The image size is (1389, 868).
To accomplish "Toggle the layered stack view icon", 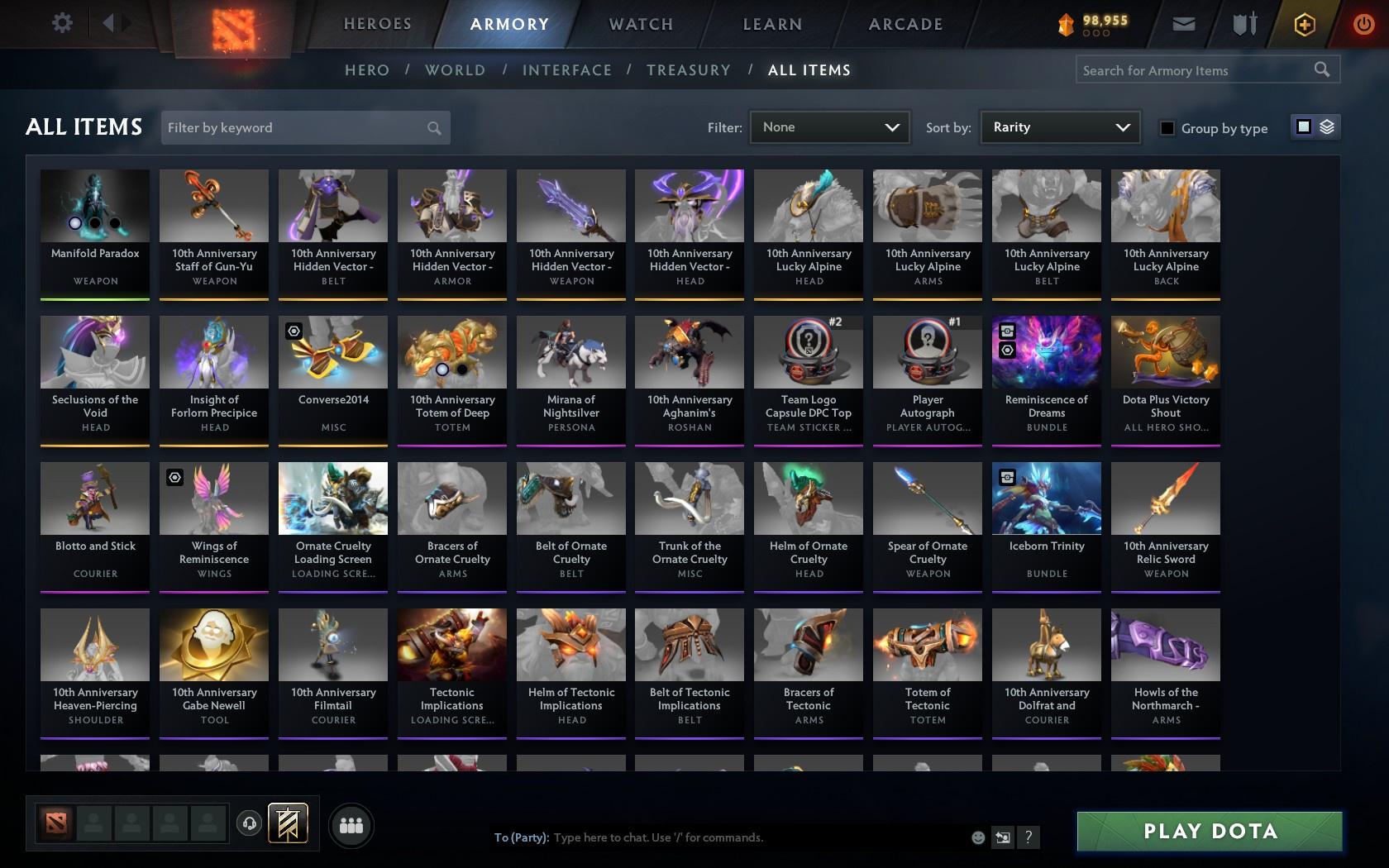I will 1326,127.
